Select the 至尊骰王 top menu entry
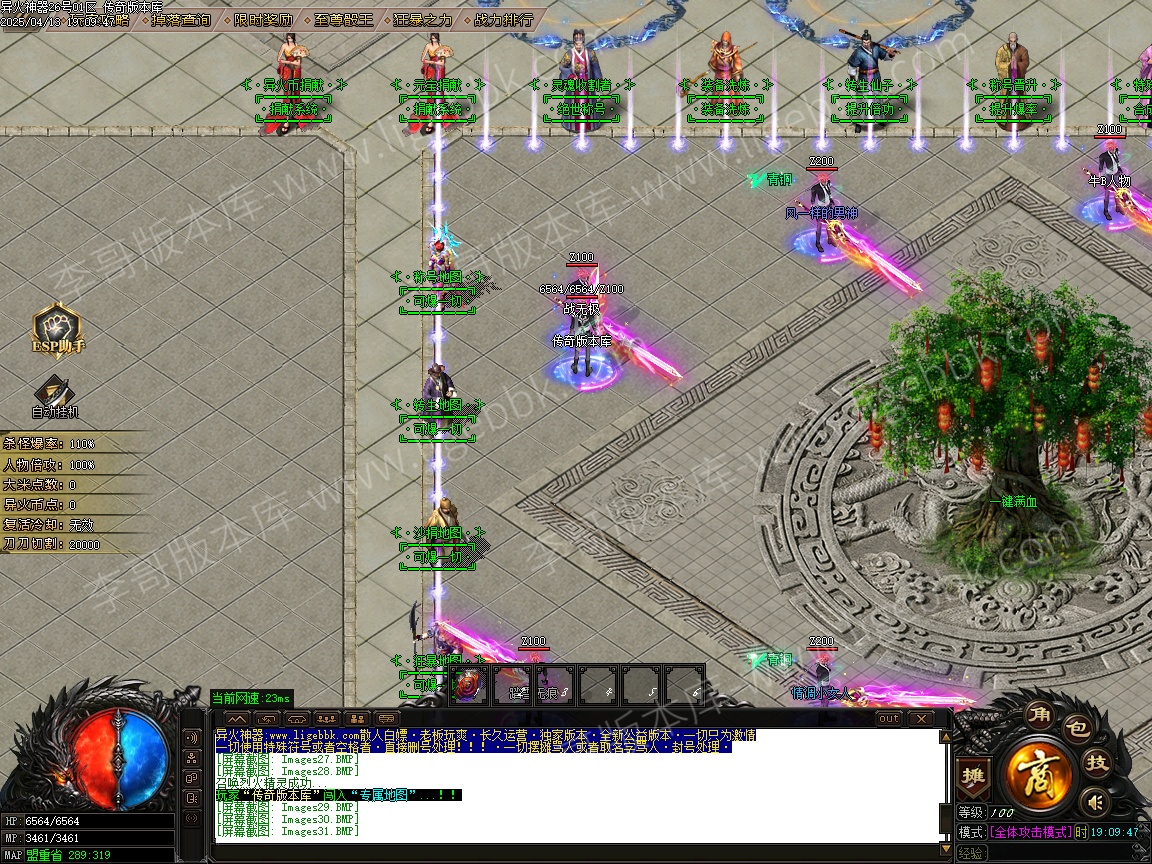The image size is (1152, 864). [343, 19]
